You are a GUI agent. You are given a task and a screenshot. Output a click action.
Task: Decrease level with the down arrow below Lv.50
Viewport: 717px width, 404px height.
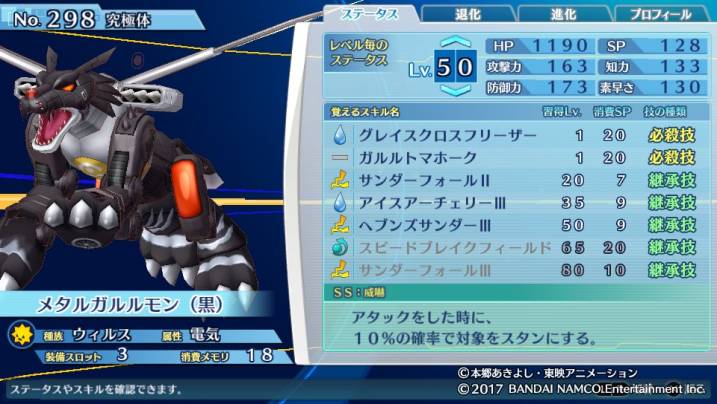point(456,90)
